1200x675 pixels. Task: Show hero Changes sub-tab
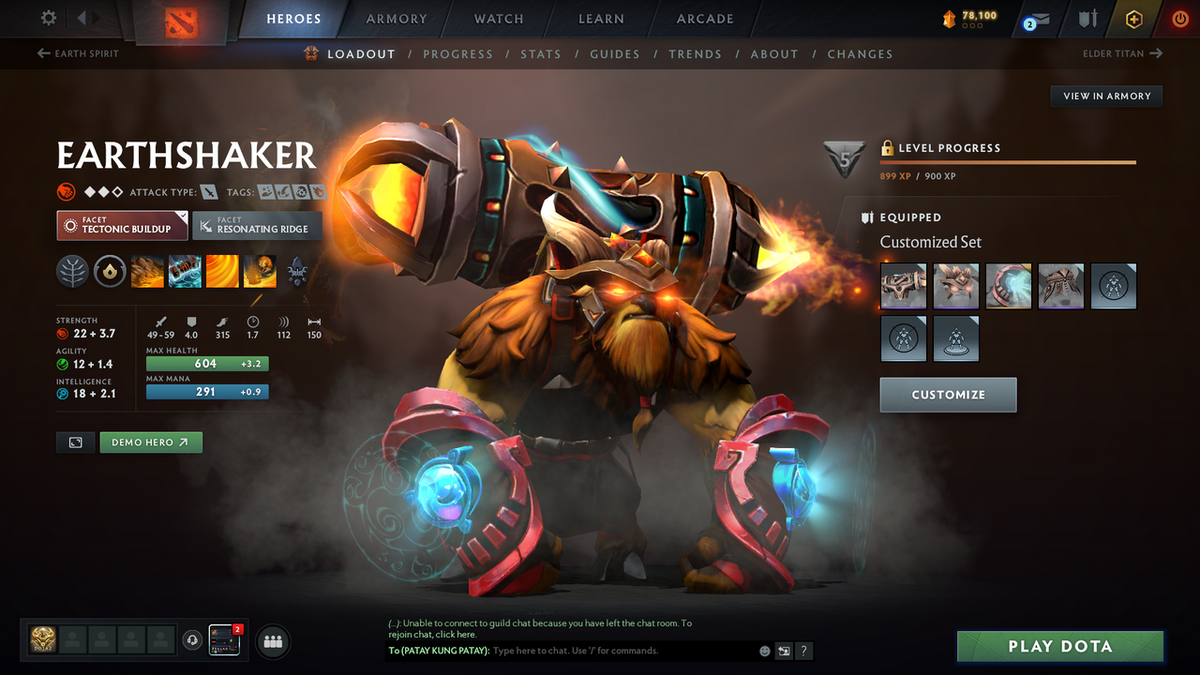click(x=860, y=54)
